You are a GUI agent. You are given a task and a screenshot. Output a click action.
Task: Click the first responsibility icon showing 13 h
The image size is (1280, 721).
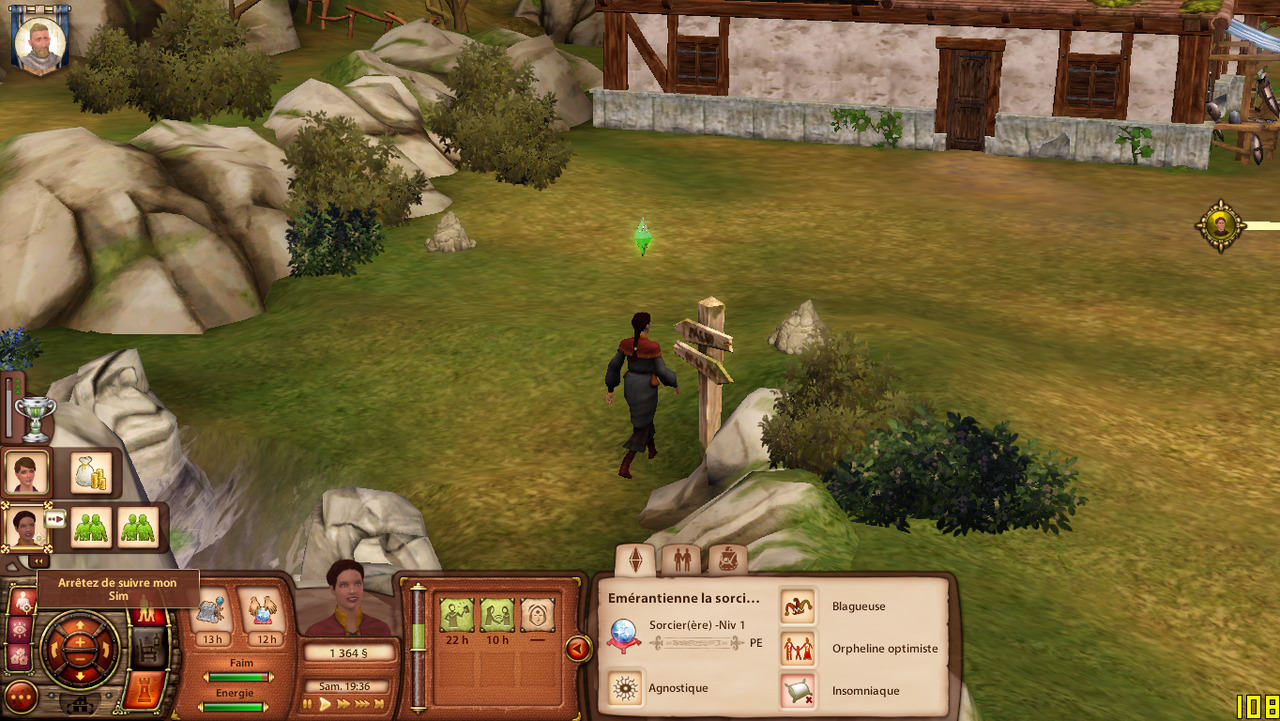tap(211, 612)
